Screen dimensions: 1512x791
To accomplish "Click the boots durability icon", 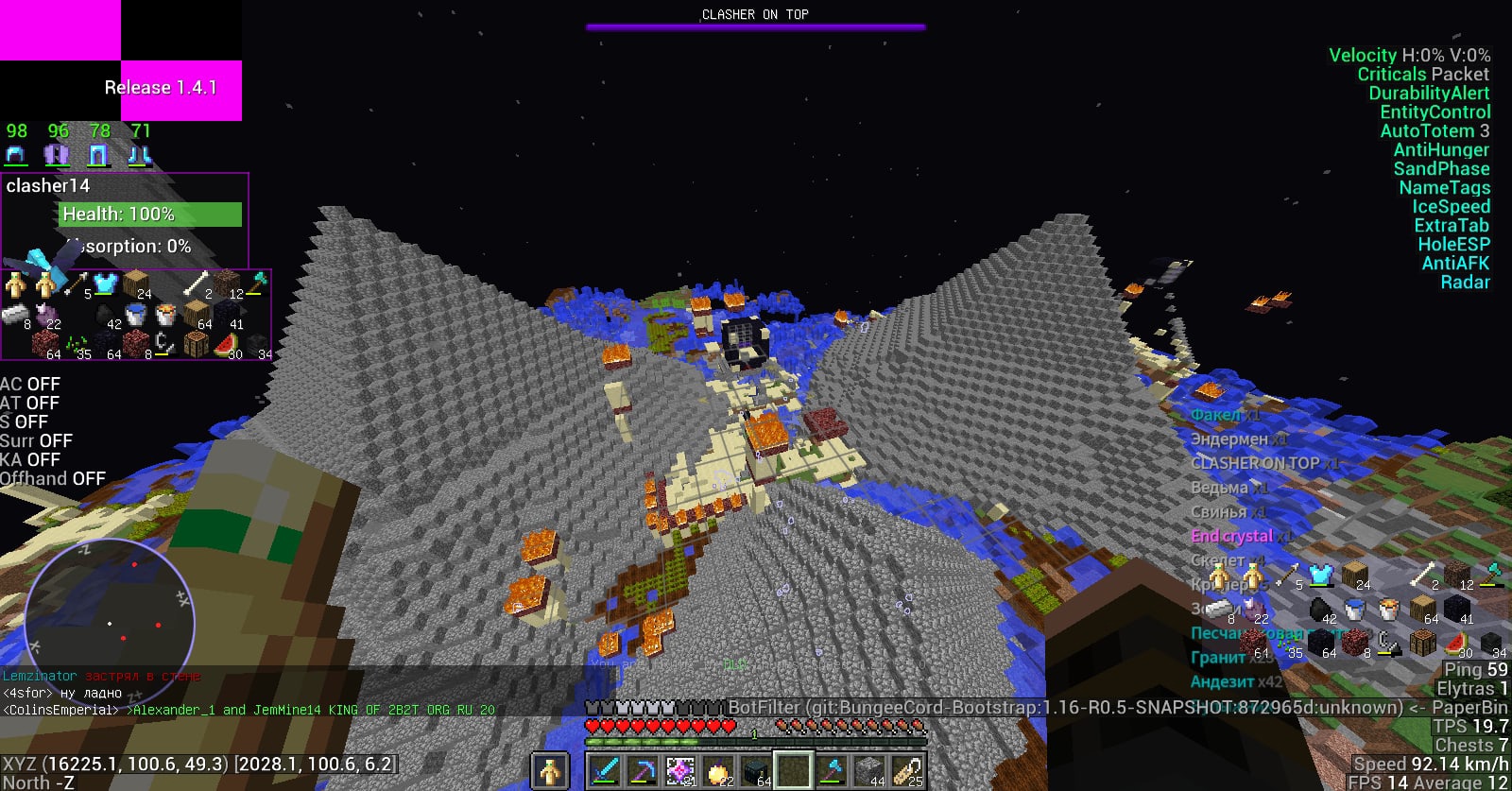I will point(140,155).
